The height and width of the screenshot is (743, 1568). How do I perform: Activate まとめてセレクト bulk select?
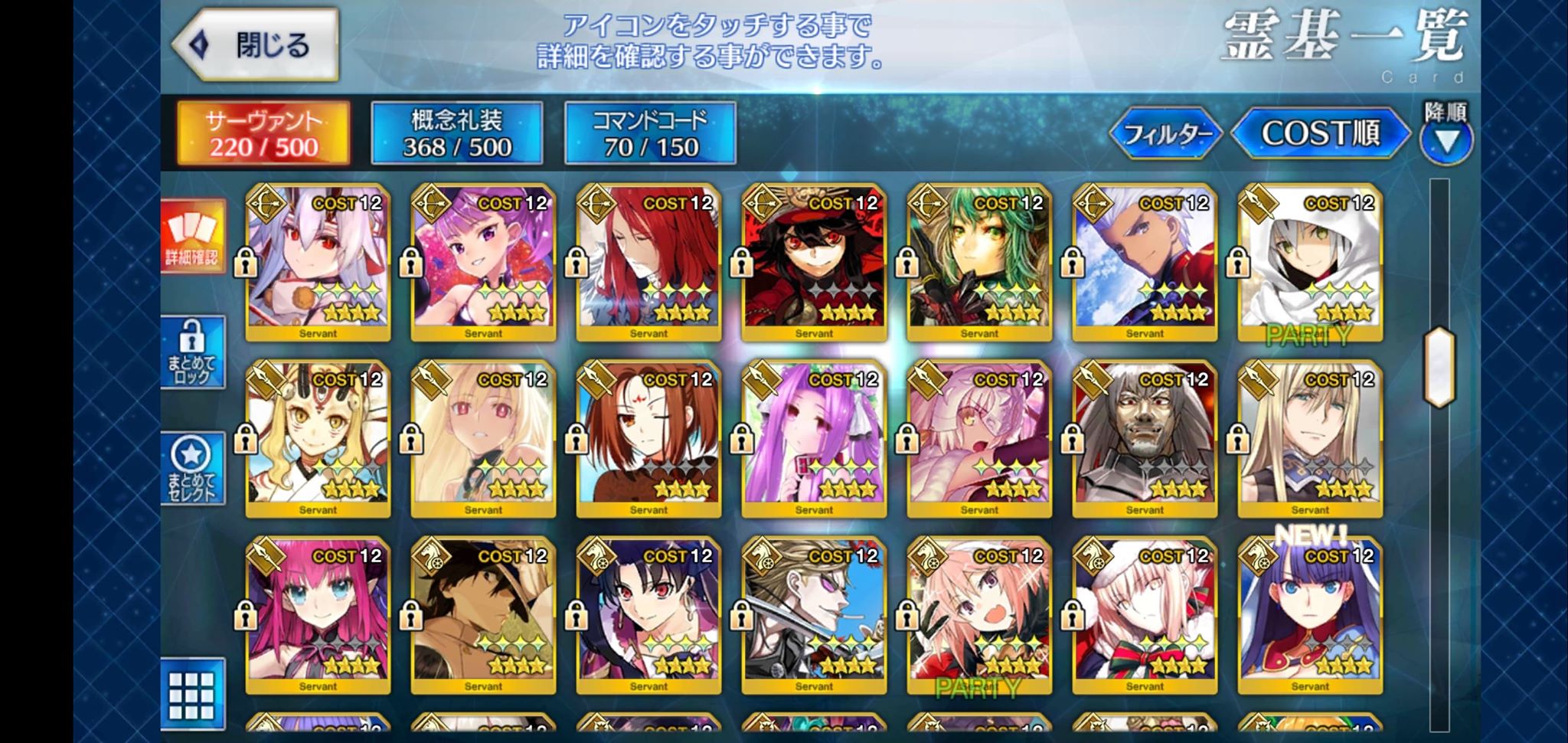tap(192, 468)
